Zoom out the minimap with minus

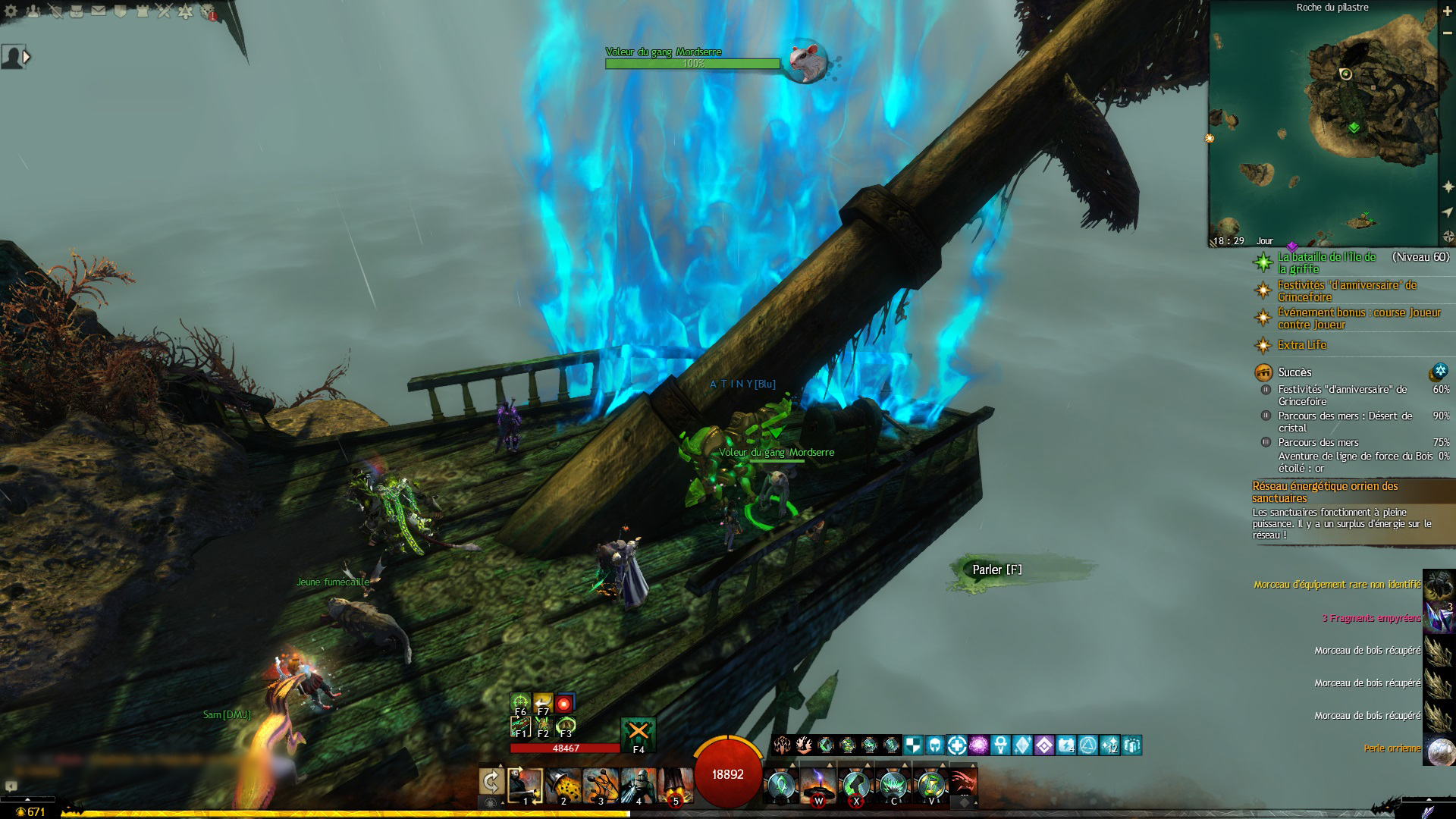coord(1448,34)
